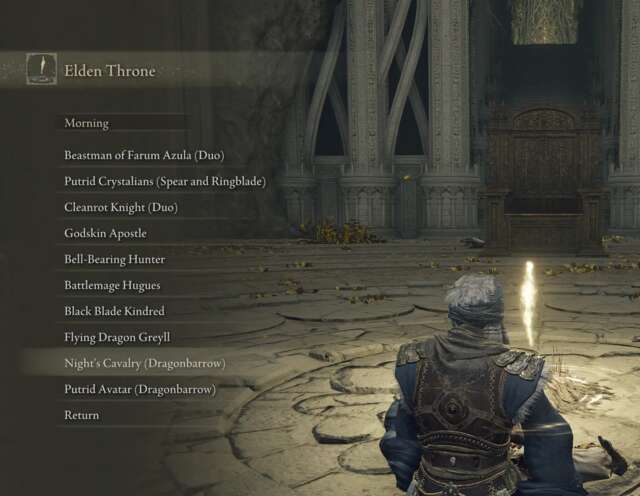Select Battlemage Hugues
This screenshot has width=640, height=496.
click(112, 286)
